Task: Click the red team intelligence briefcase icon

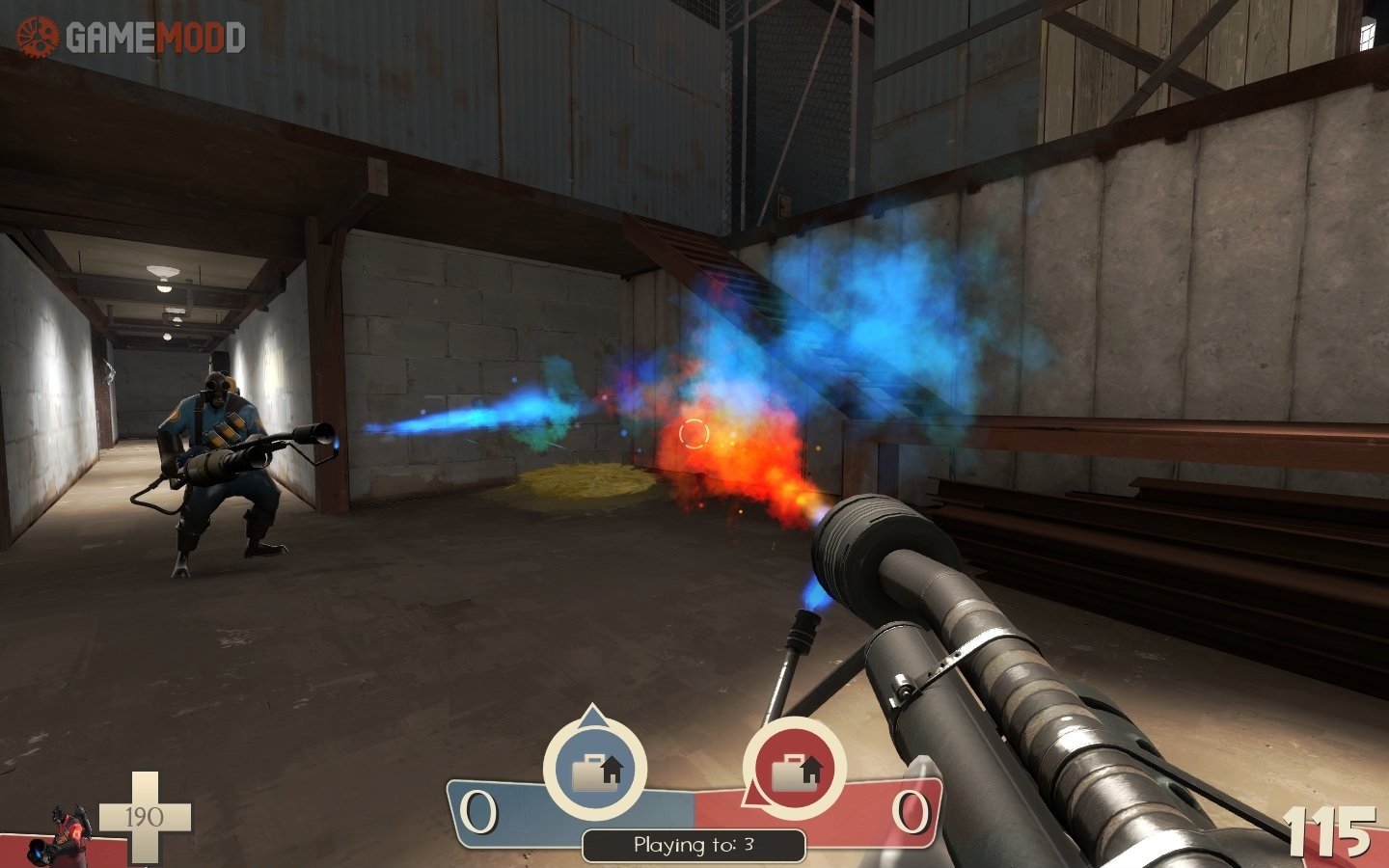Action: [x=794, y=770]
